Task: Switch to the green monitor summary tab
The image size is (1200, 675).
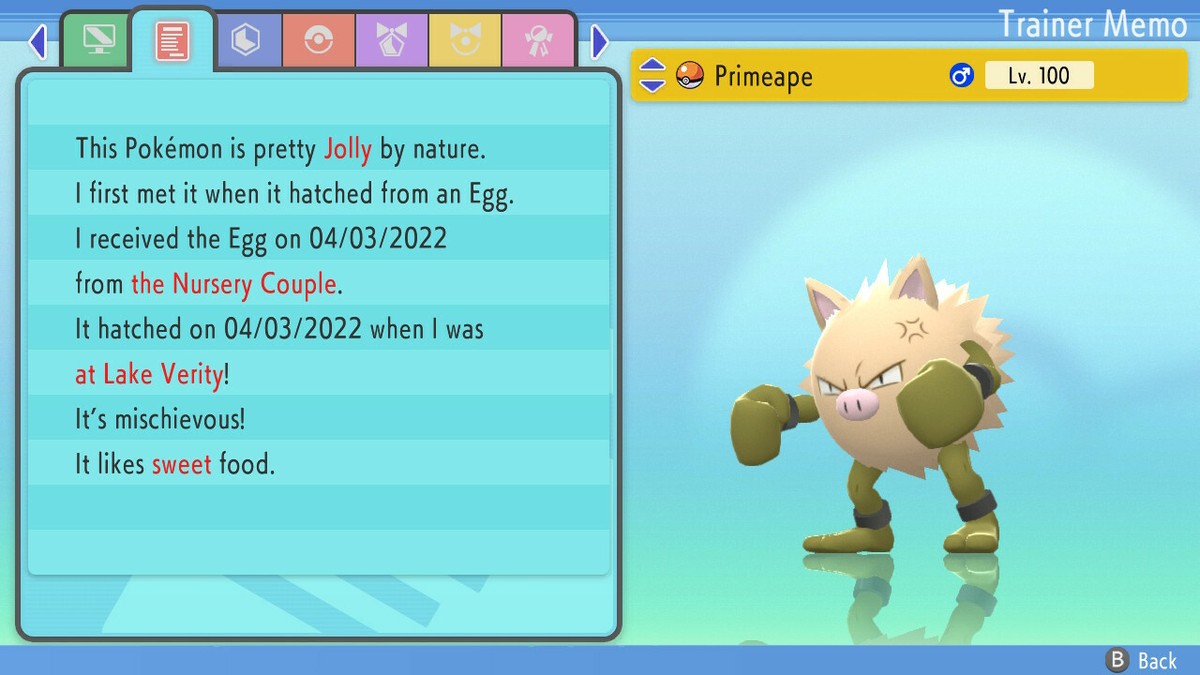Action: (97, 41)
